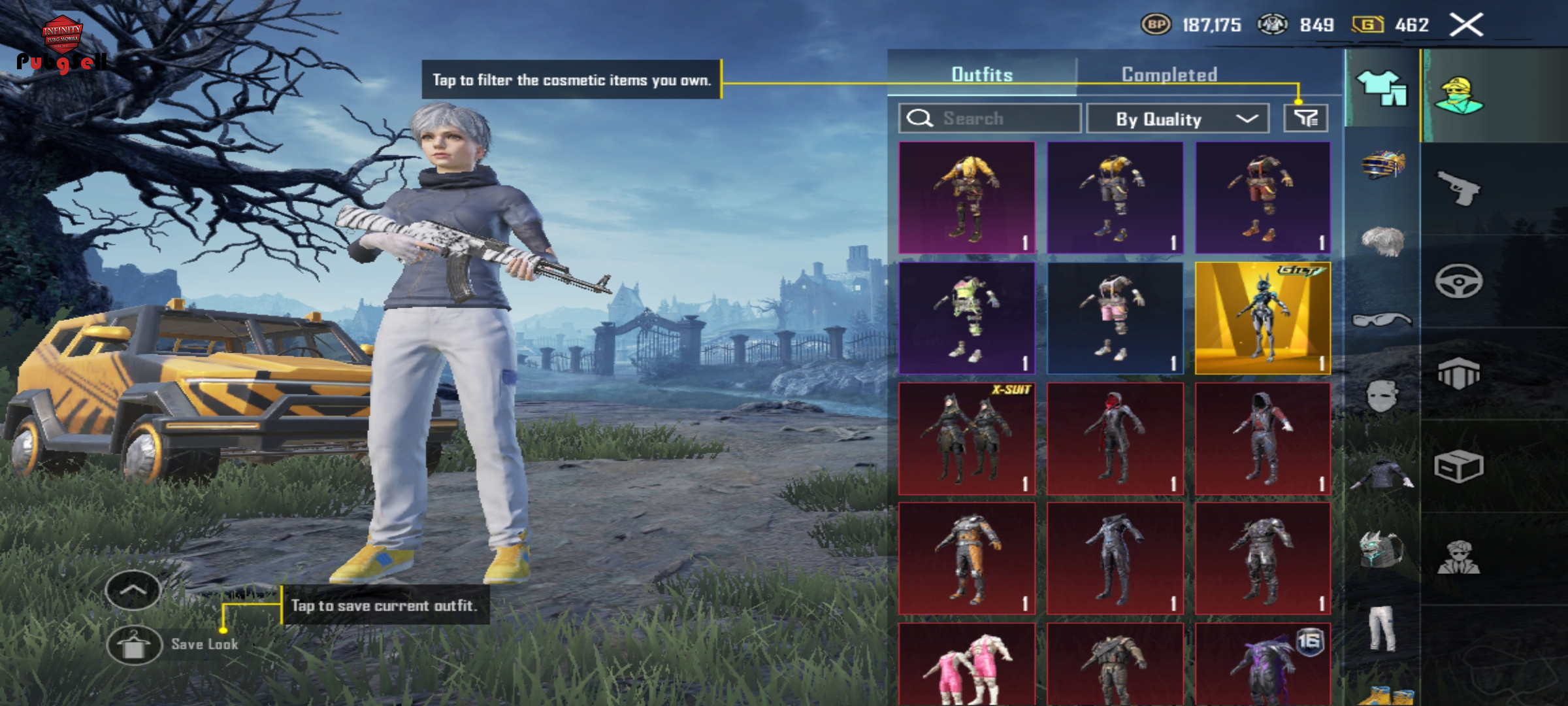The width and height of the screenshot is (1568, 706).
Task: Select the Outfits tab
Action: pos(982,75)
